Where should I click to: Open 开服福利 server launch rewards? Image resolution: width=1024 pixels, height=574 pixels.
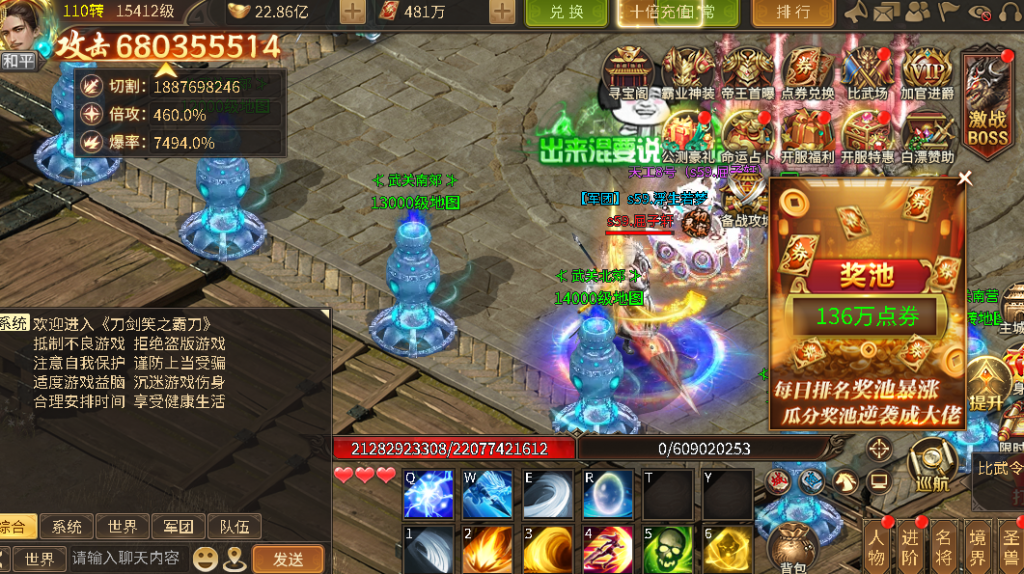807,135
